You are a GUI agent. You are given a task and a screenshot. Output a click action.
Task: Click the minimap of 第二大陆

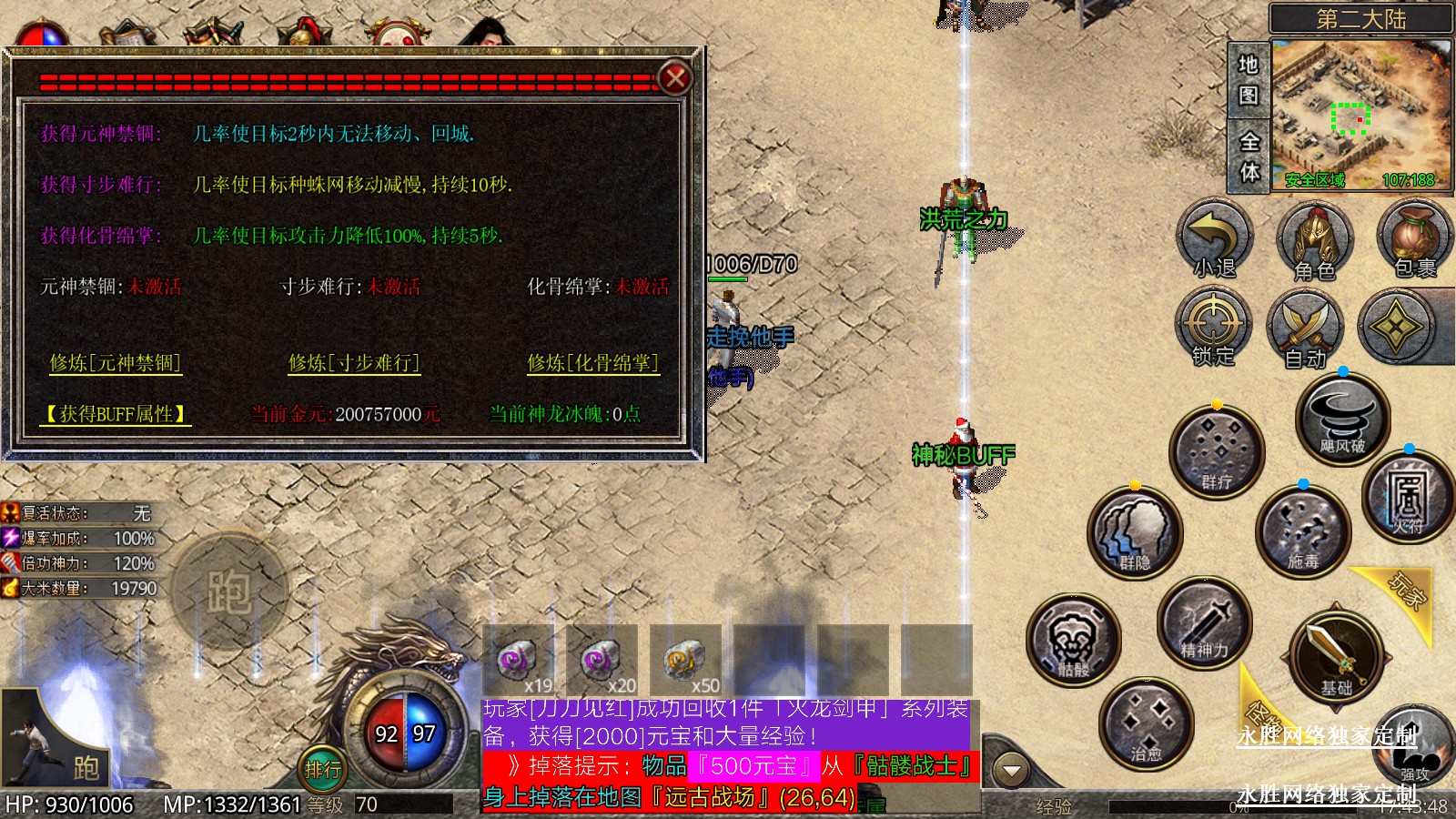coord(1360,114)
